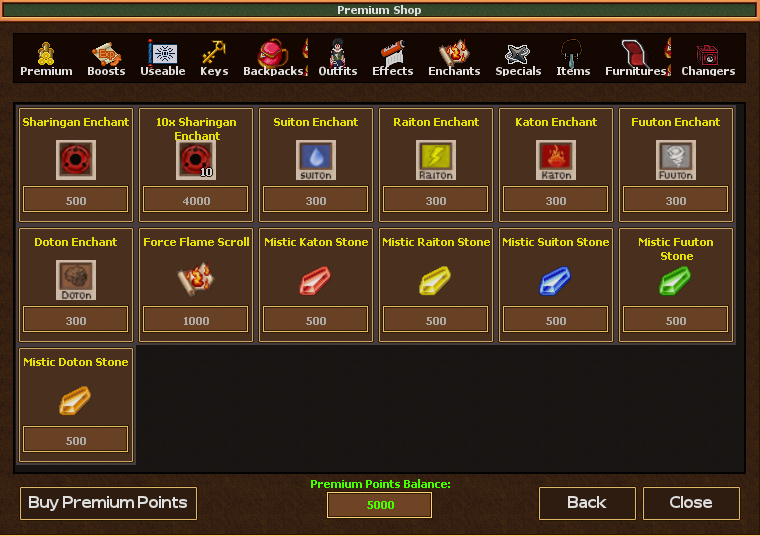The image size is (760, 536).
Task: Select the Fuuton Enchant item
Action: tap(676, 160)
